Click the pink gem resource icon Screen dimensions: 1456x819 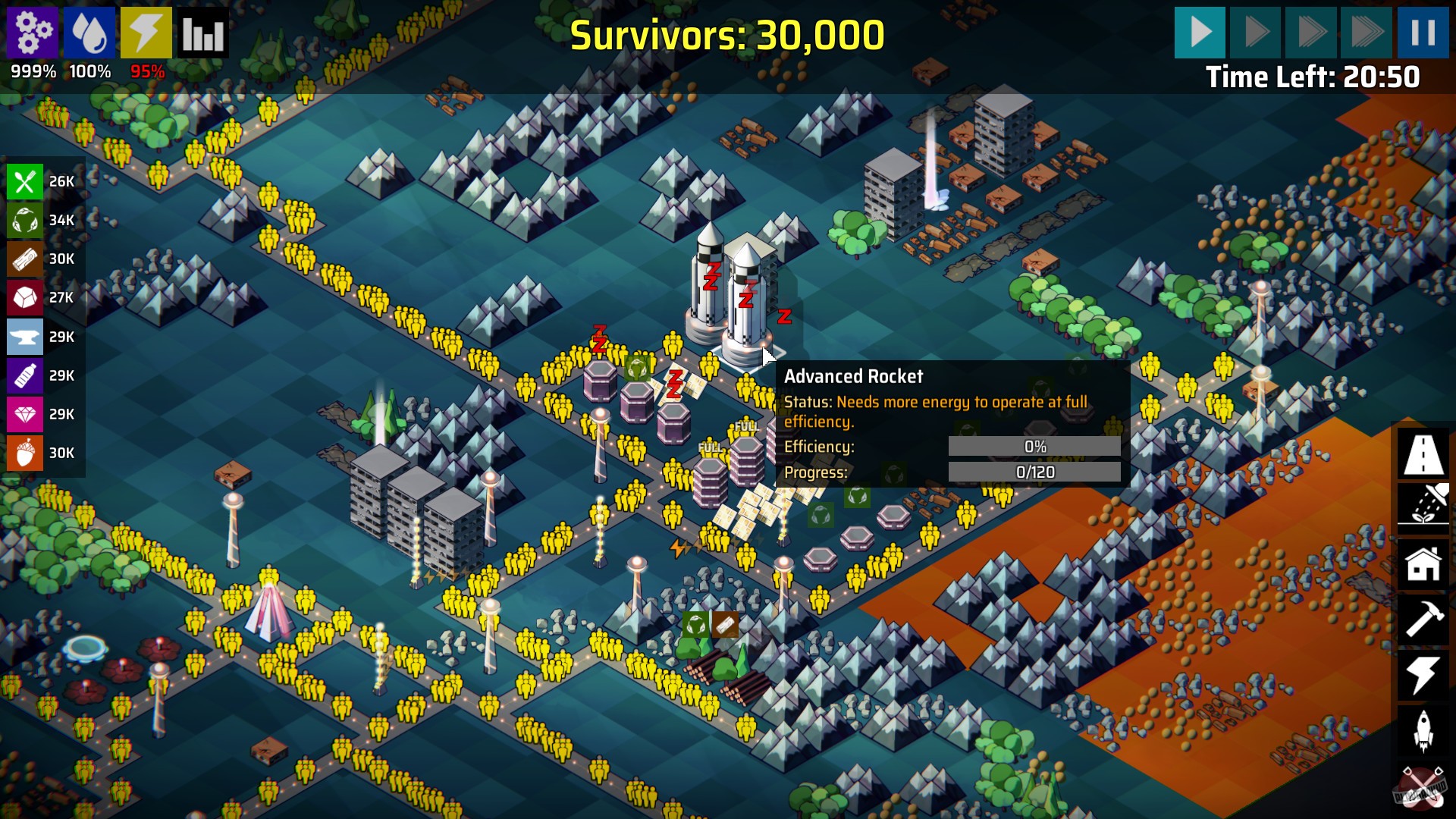(24, 415)
